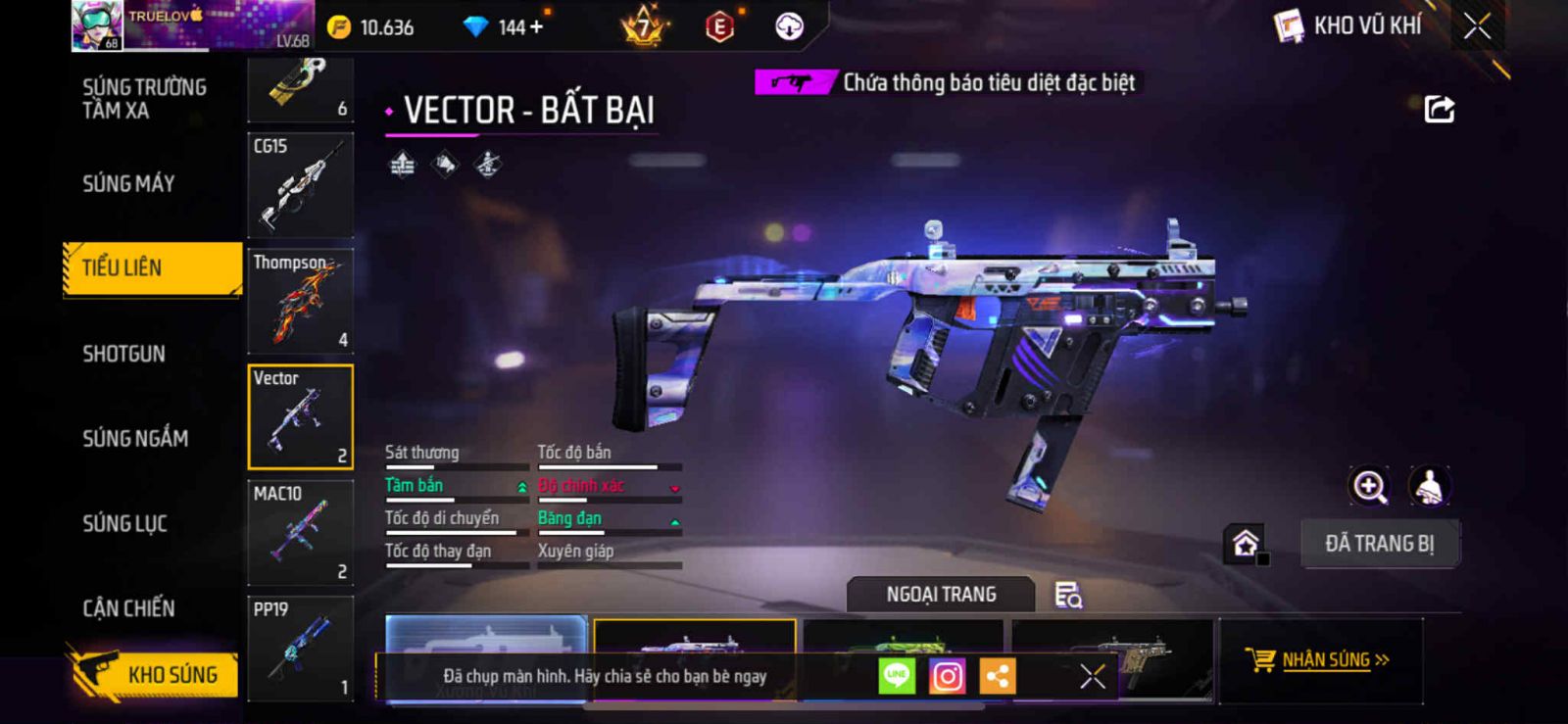
Task: Dismiss the screenshot share banner
Action: (1092, 676)
